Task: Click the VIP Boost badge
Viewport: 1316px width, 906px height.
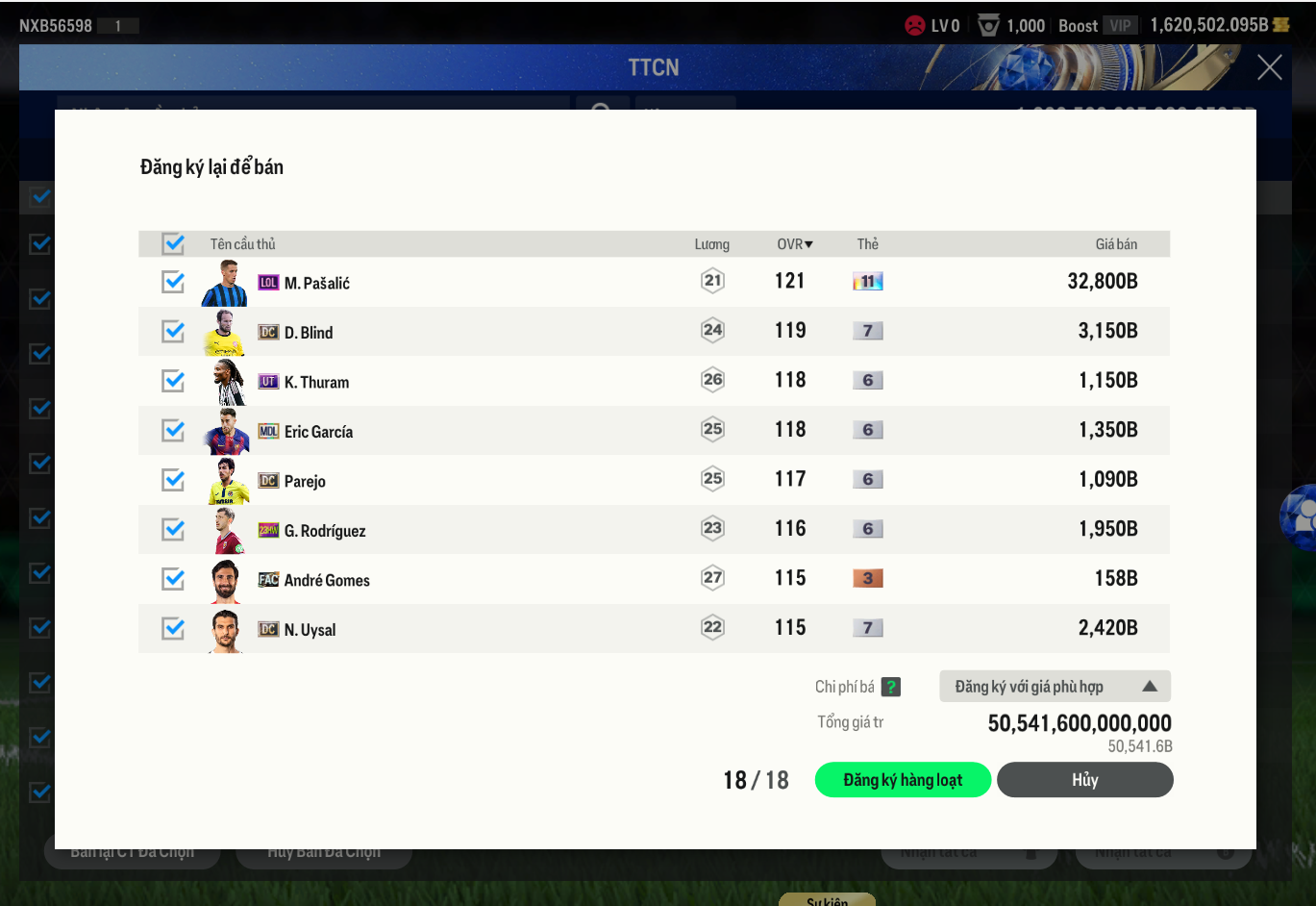Action: (1120, 26)
